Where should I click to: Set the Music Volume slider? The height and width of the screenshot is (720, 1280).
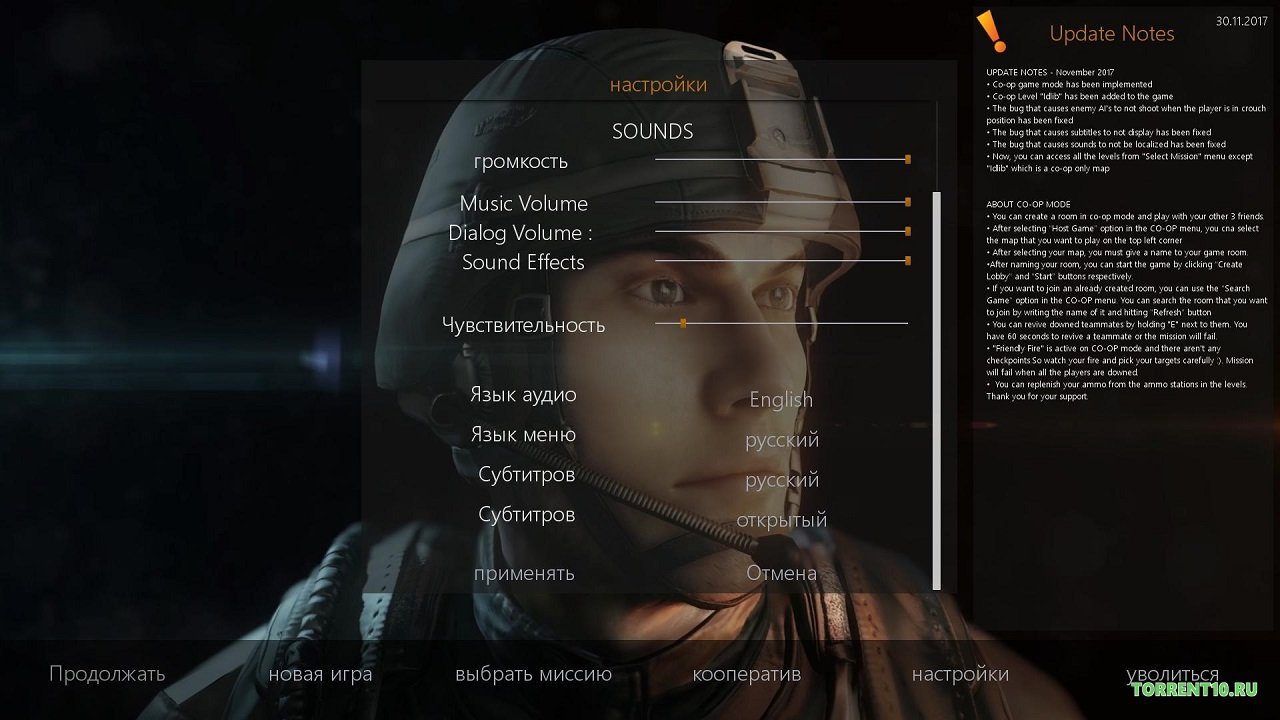[907, 202]
